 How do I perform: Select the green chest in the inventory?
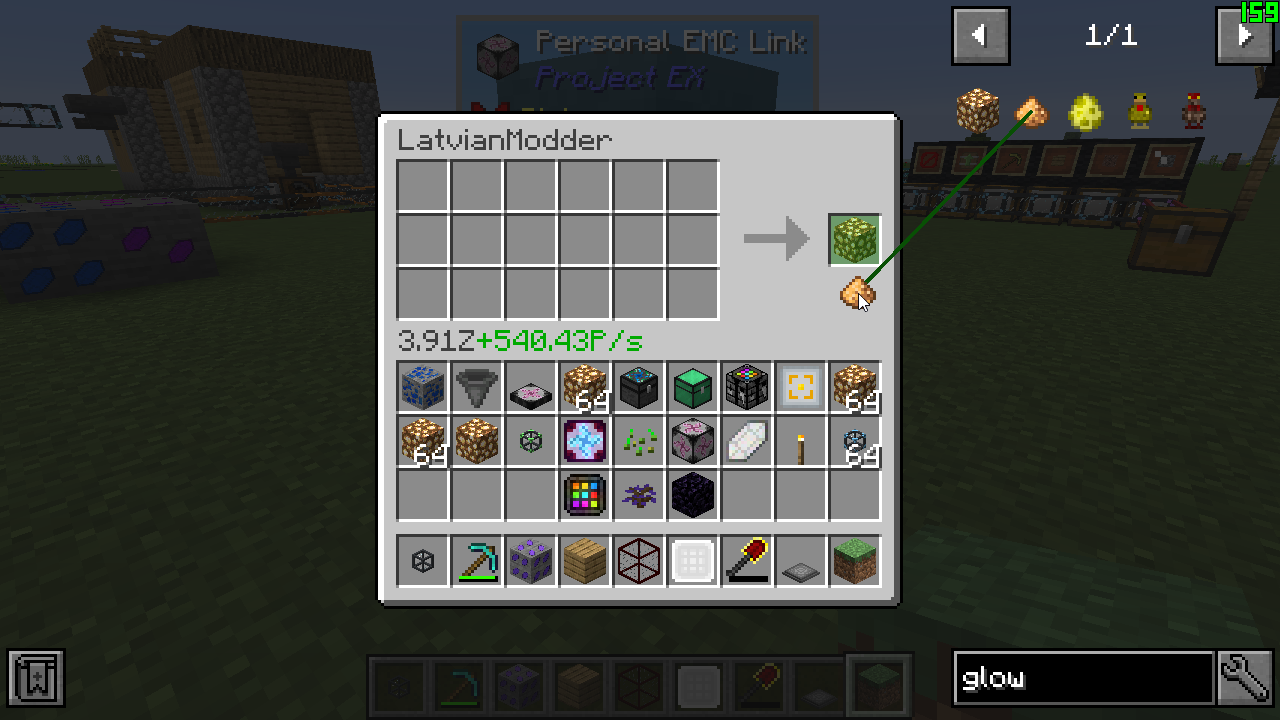693,388
